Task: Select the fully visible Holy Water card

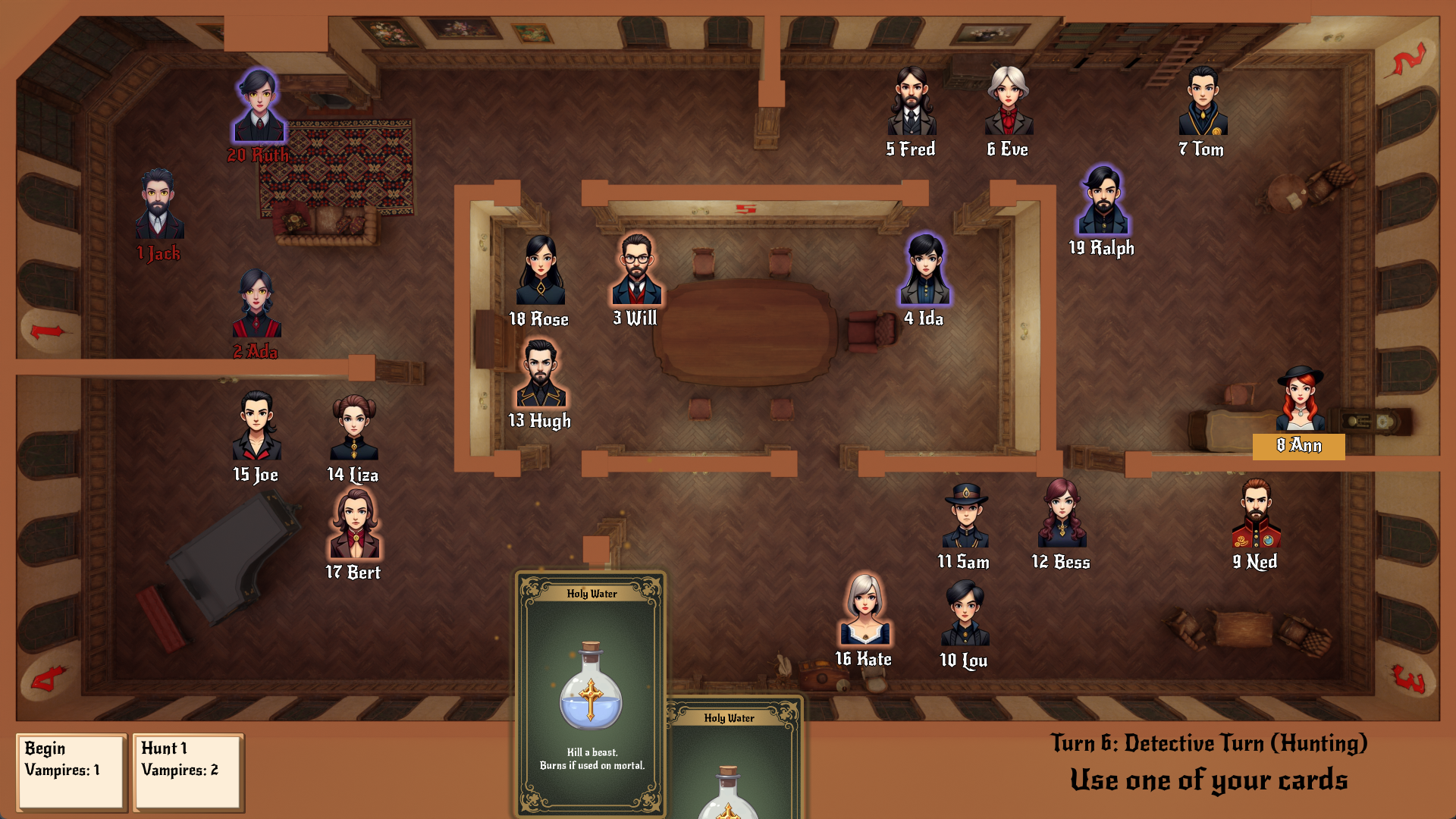Action: click(591, 692)
